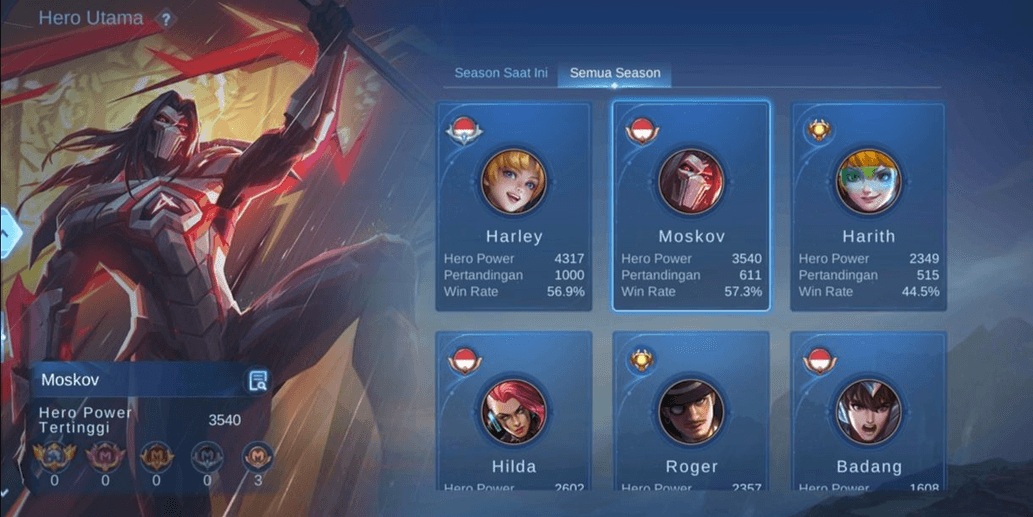Open the Roger hero card
Viewport: 1033px width, 517px height.
pos(691,412)
